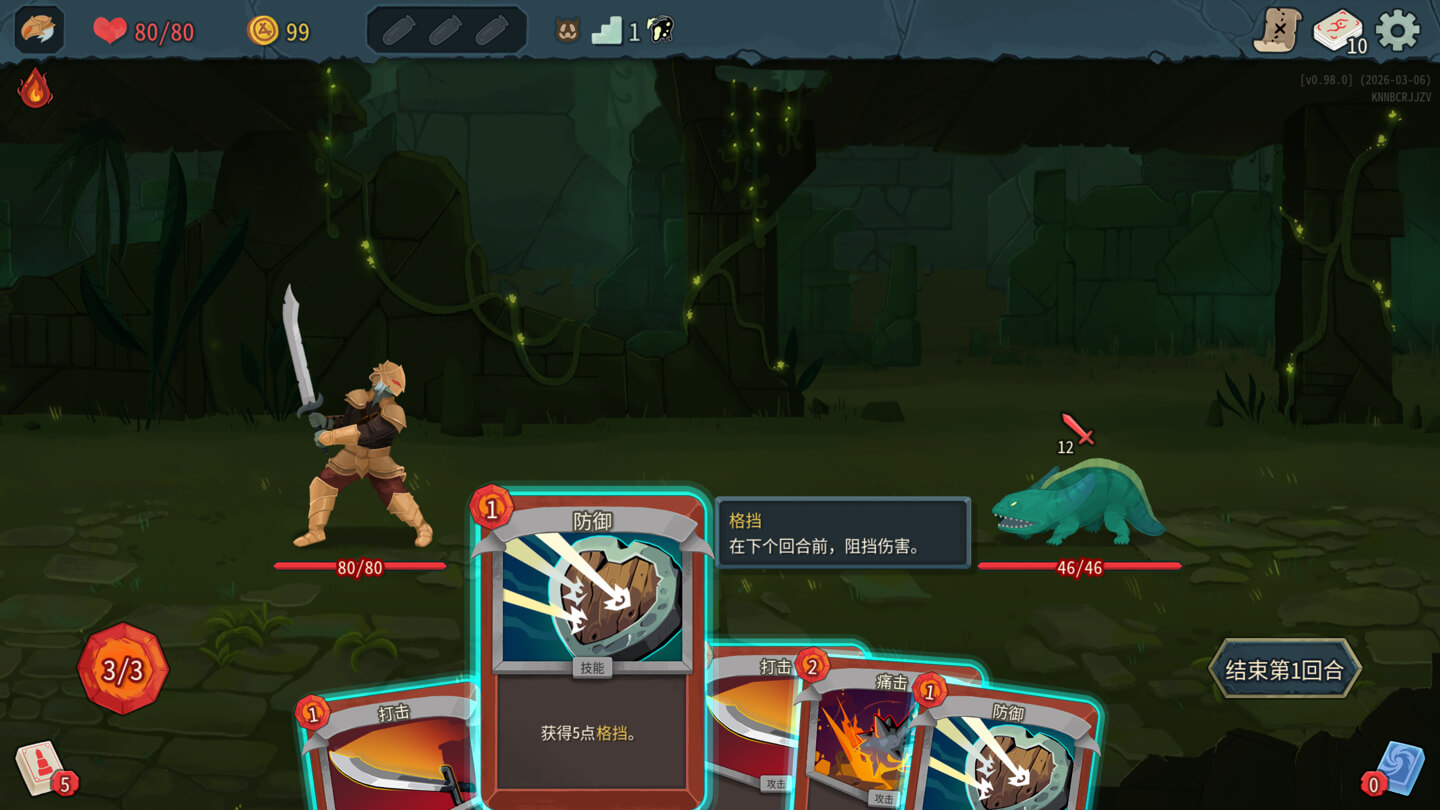
Task: Open the discard pile showing 0 cards
Action: [x=1397, y=770]
